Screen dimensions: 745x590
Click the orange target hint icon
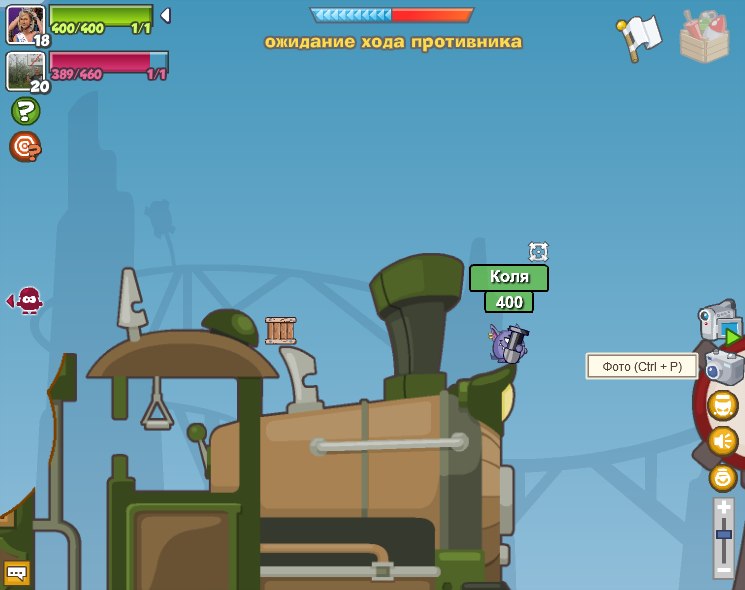pos(24,147)
